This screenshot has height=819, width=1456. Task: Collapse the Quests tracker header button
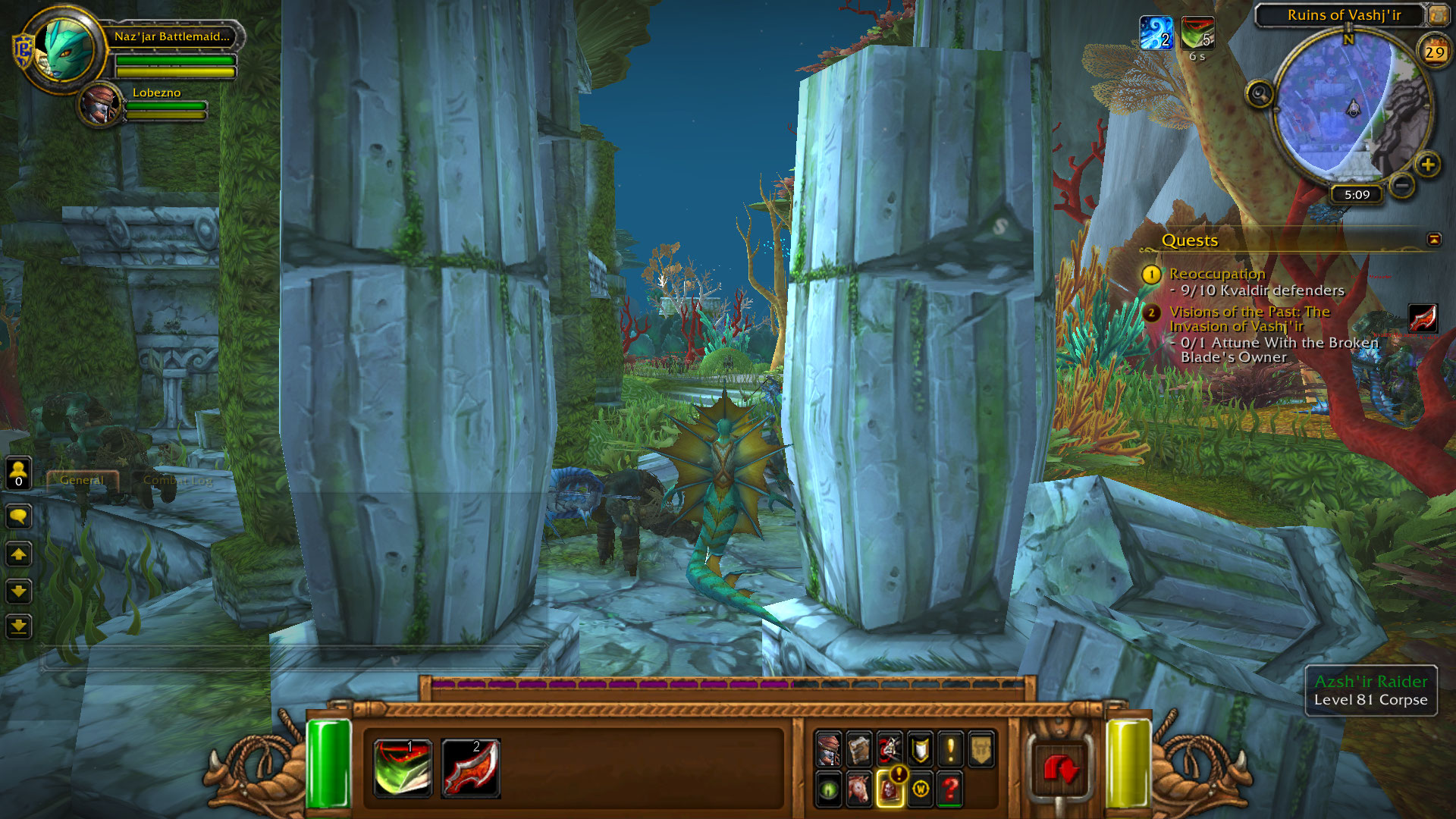pyautogui.click(x=1433, y=240)
